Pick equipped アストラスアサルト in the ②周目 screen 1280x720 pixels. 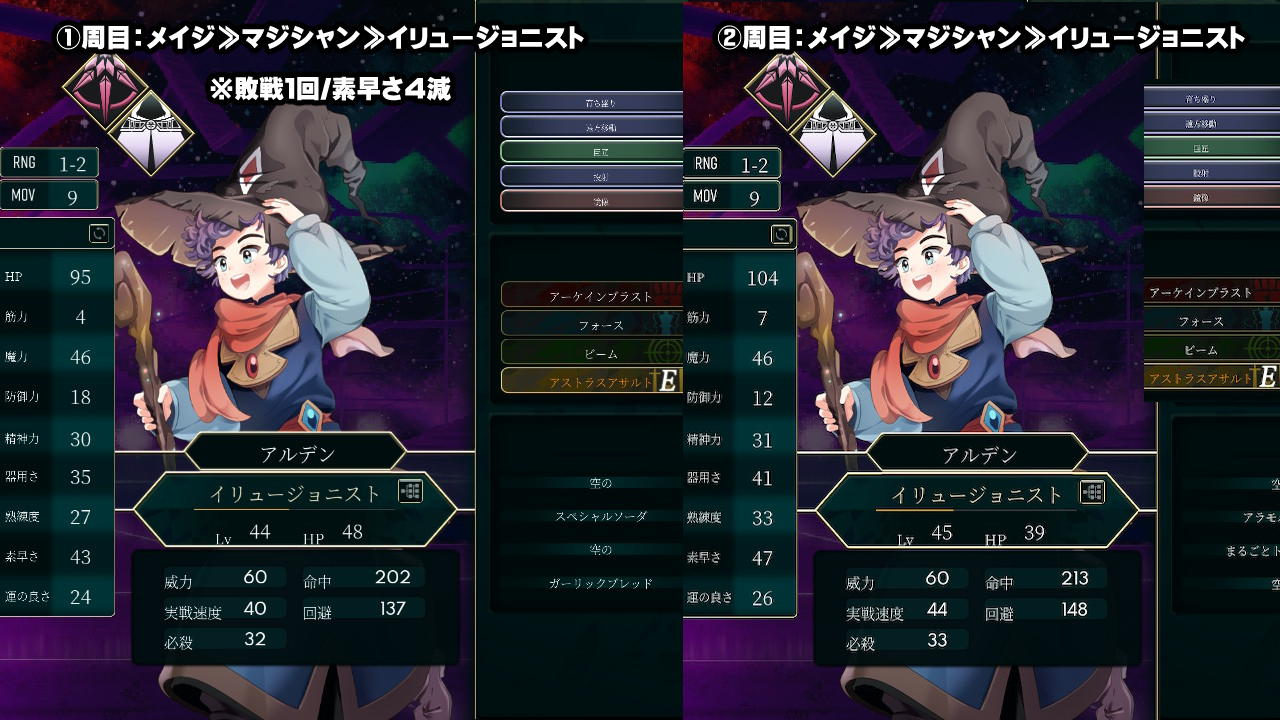tap(1200, 379)
